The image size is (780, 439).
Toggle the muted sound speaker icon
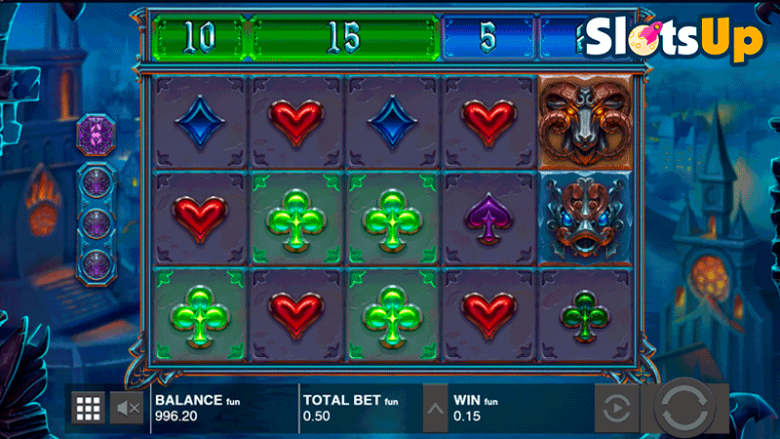(127, 407)
